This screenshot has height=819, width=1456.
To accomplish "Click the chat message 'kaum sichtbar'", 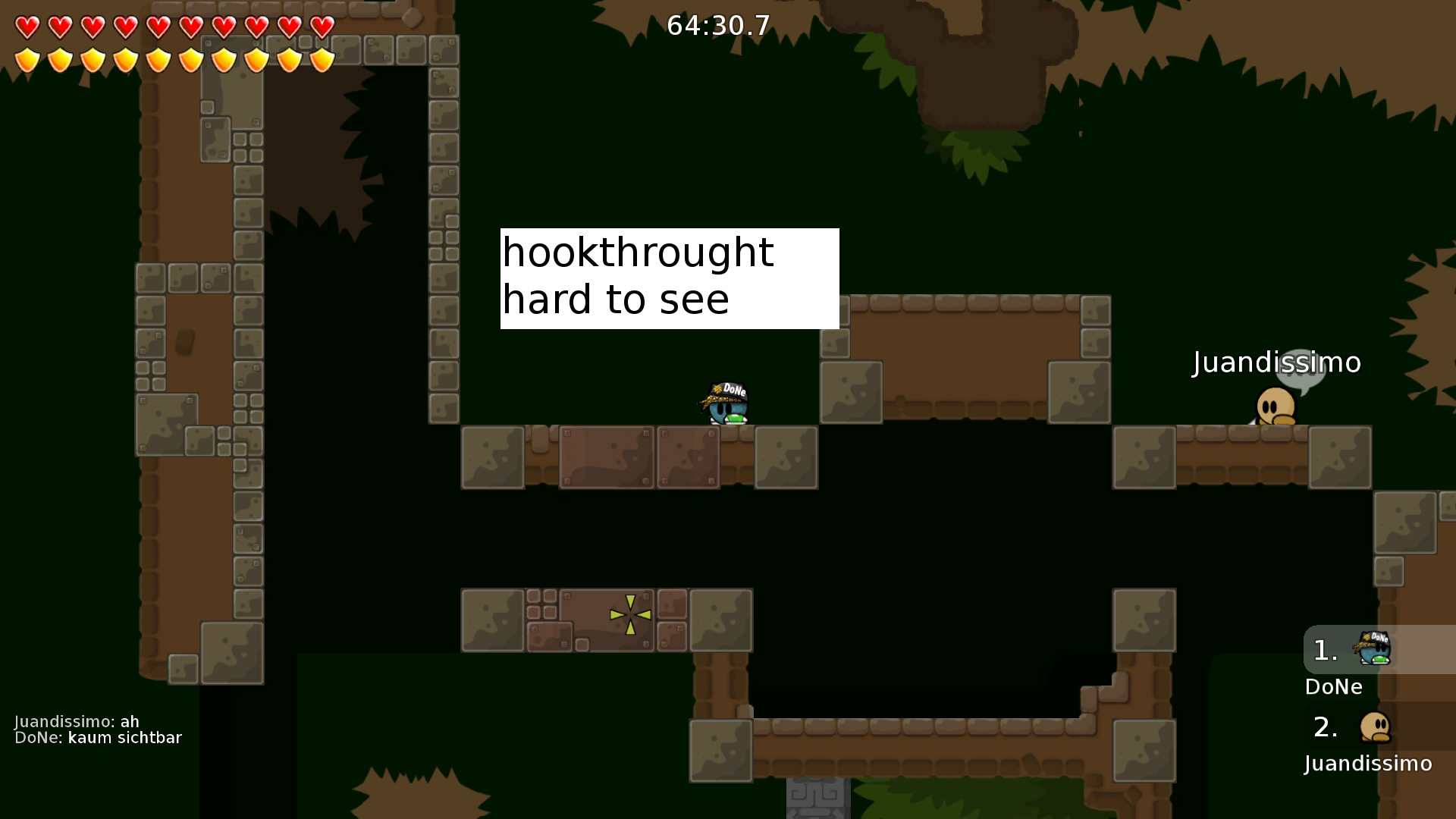I will tap(124, 736).
